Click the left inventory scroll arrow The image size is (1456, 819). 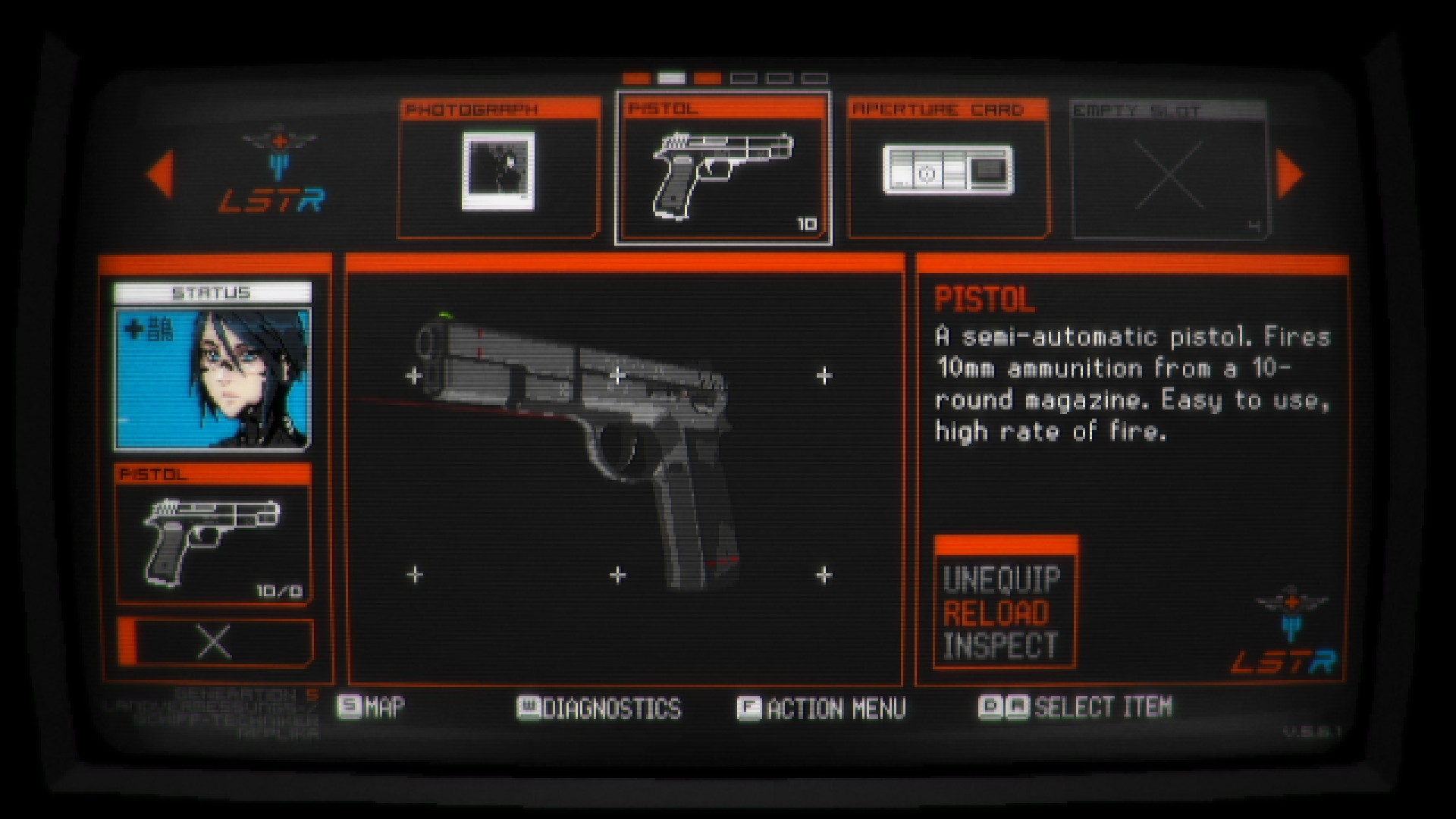[161, 174]
